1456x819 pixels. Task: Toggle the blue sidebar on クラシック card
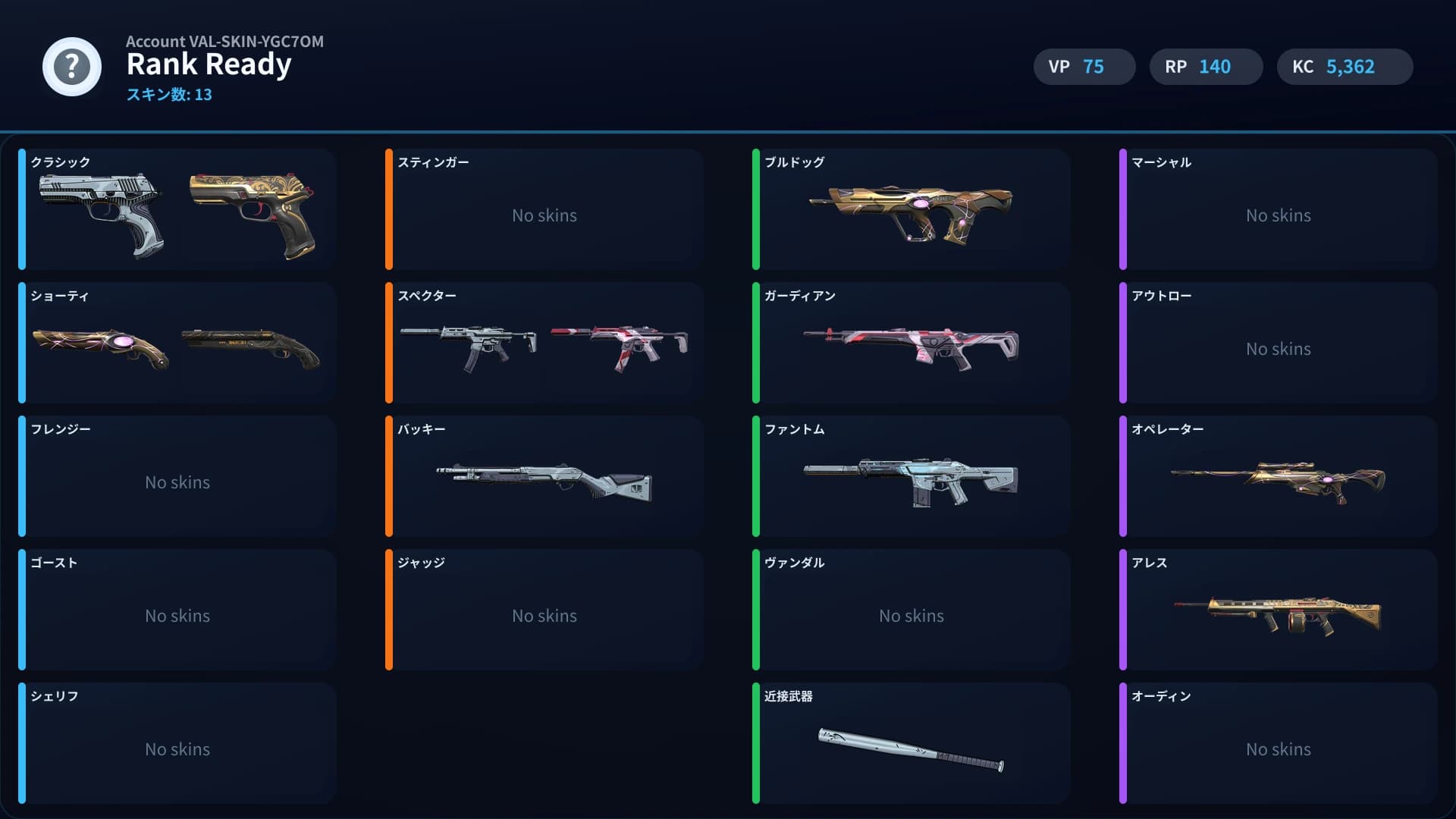(24, 210)
